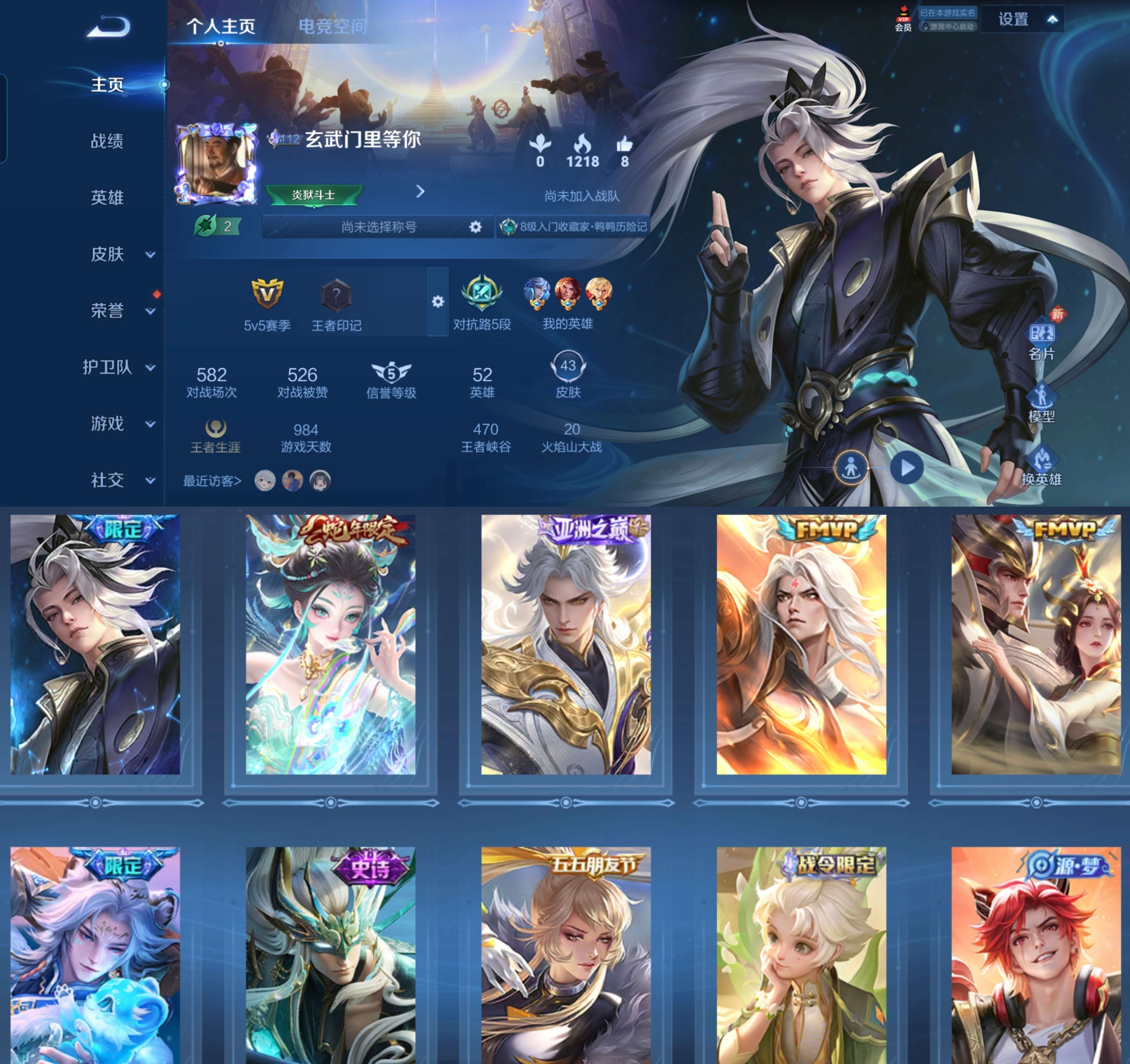This screenshot has height=1064, width=1130.
Task: Open the gear next to 尚未选择称号
Action: (476, 227)
